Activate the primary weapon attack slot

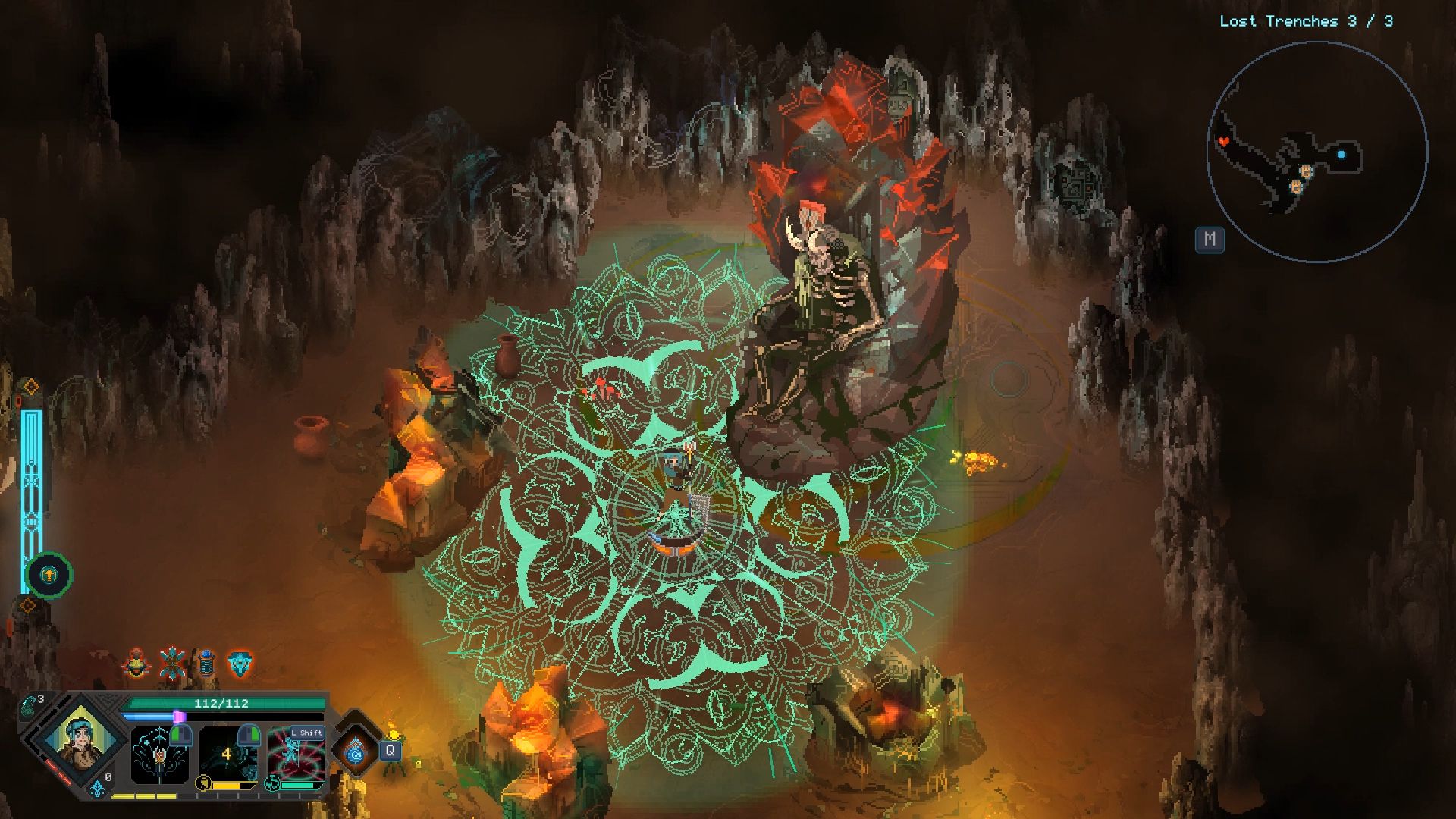pos(158,755)
